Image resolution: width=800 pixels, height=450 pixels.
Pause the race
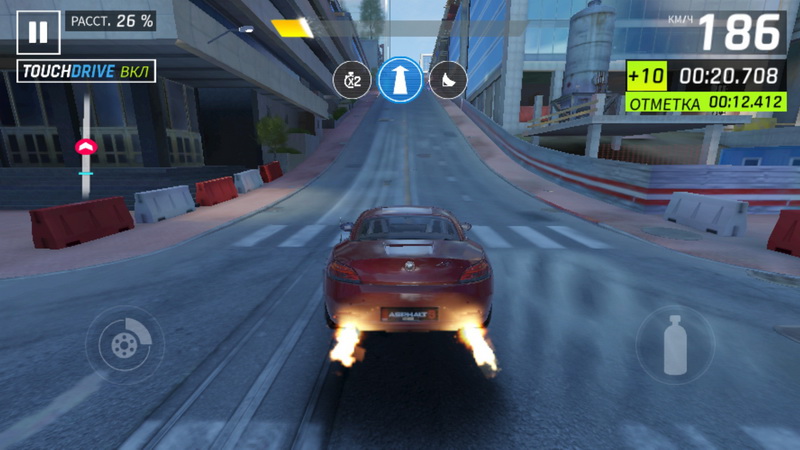tap(38, 32)
